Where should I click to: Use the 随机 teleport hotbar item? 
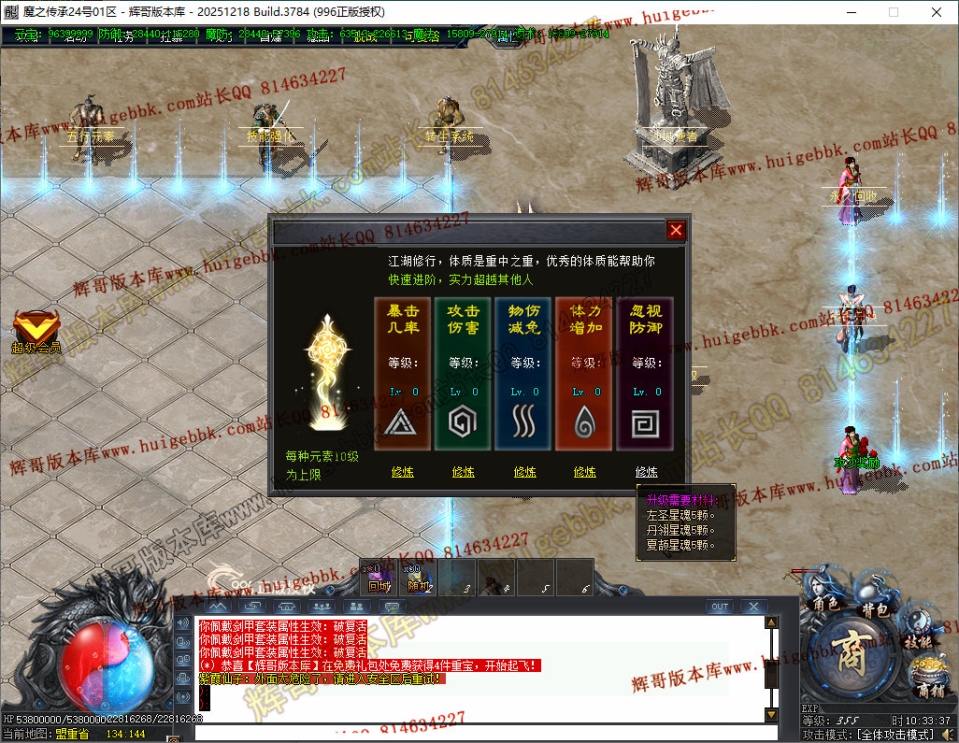click(417, 579)
